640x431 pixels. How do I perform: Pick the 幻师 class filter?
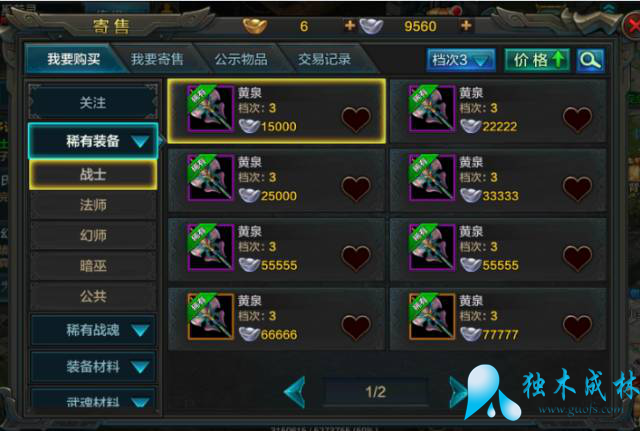tap(92, 236)
